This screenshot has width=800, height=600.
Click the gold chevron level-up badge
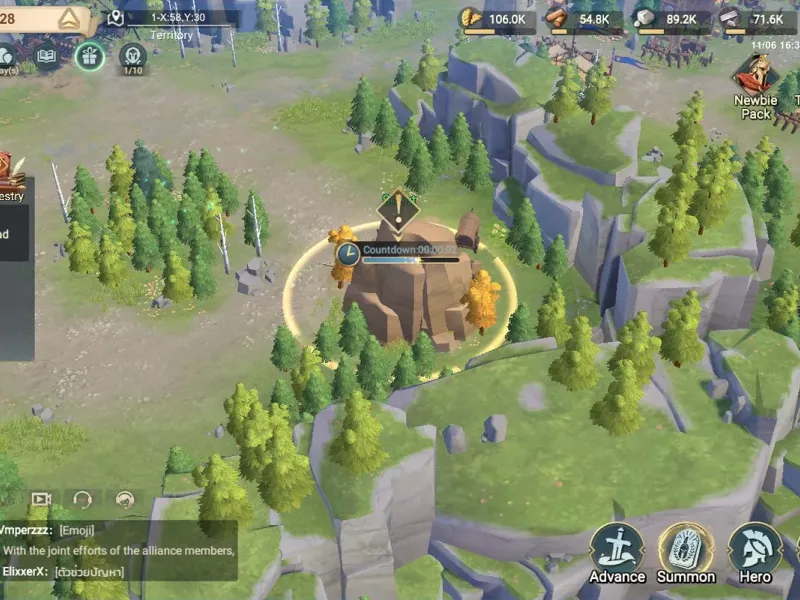point(69,18)
